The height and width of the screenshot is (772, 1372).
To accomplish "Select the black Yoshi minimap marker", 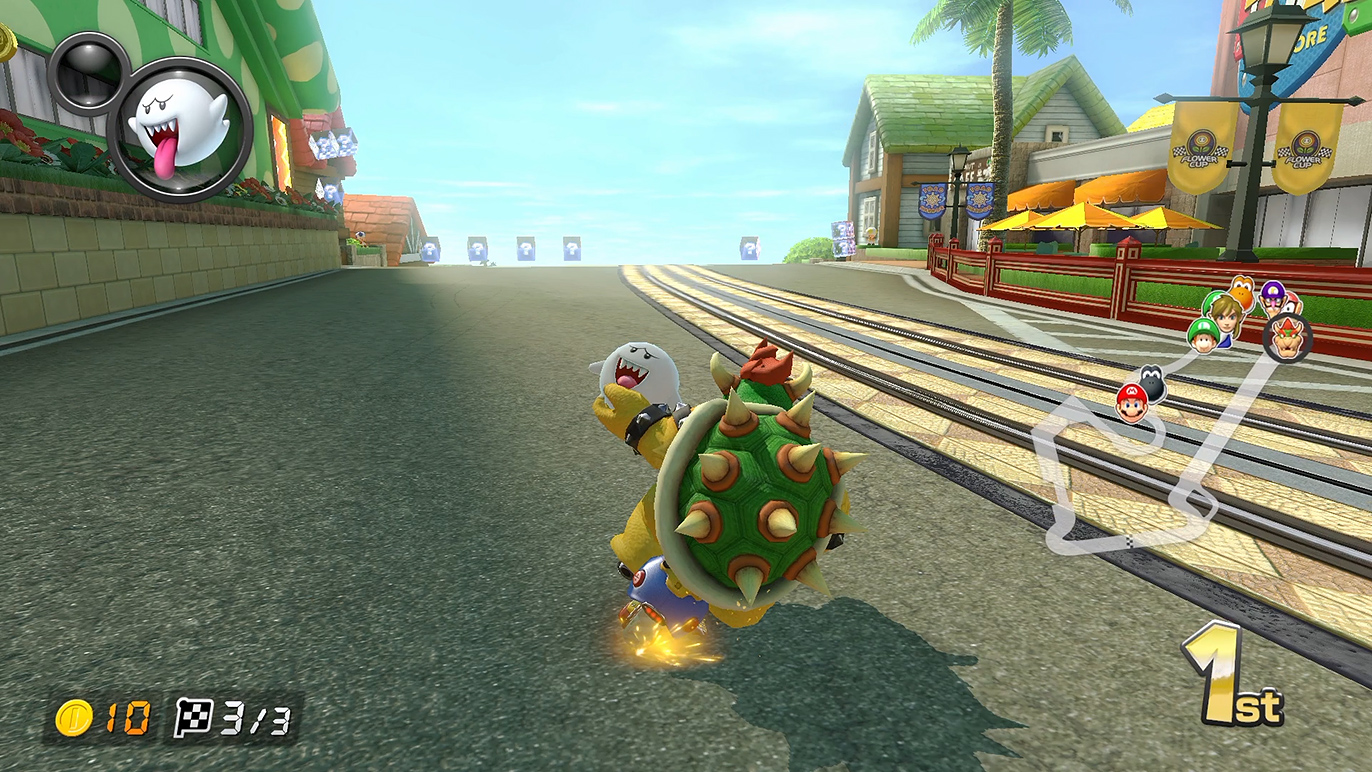I will coord(1151,380).
